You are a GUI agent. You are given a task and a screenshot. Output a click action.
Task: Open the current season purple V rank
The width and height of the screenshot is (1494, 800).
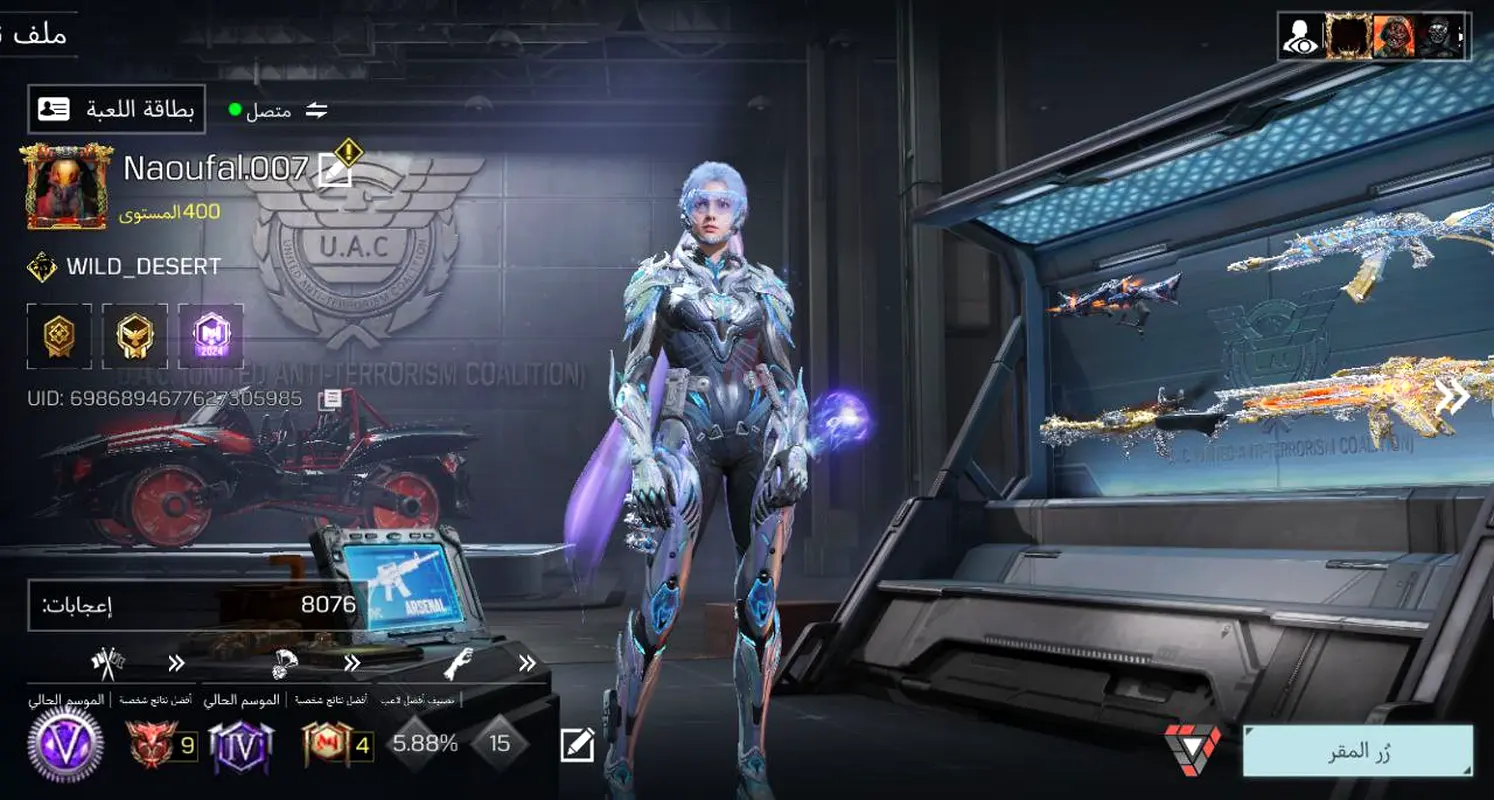coord(65,745)
